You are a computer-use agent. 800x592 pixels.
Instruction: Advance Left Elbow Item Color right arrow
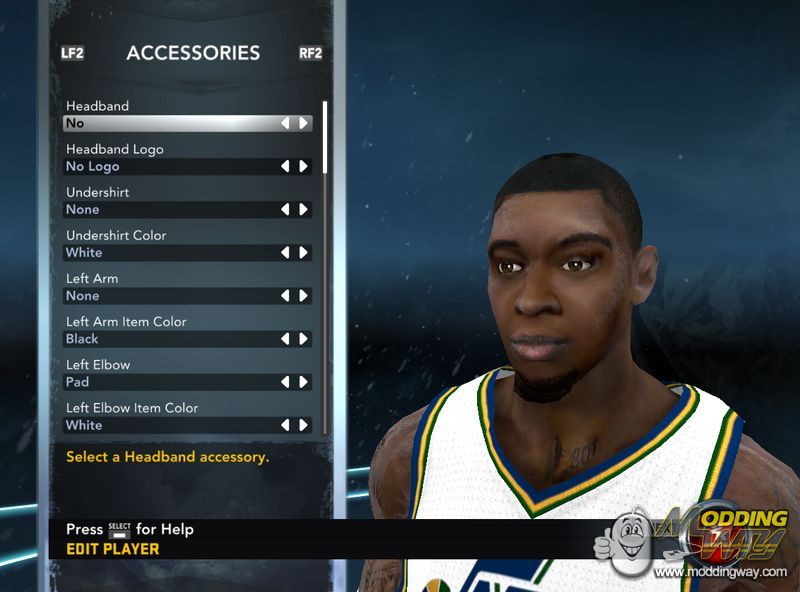(x=303, y=425)
